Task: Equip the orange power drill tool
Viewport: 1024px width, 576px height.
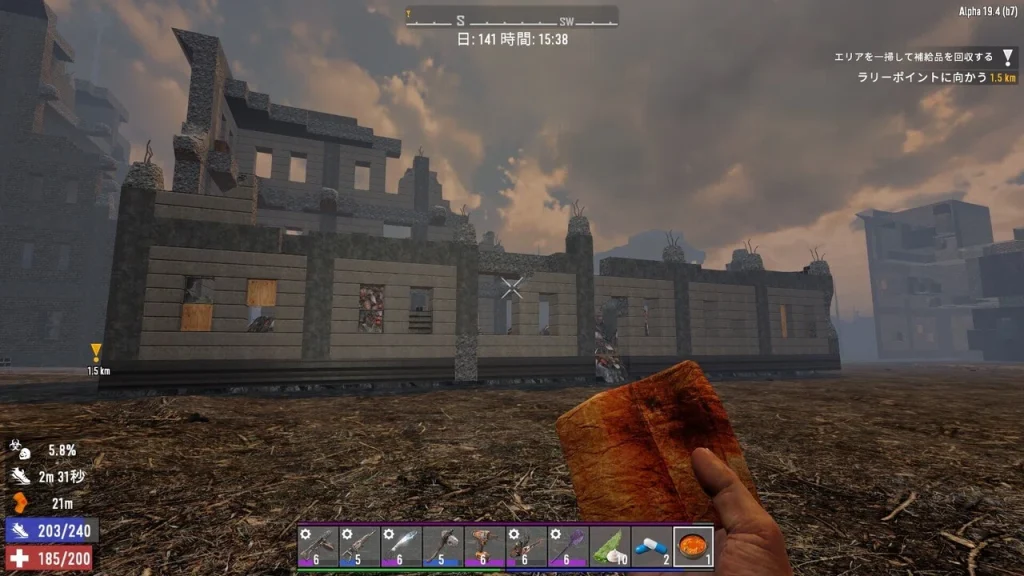Action: pyautogui.click(x=483, y=547)
